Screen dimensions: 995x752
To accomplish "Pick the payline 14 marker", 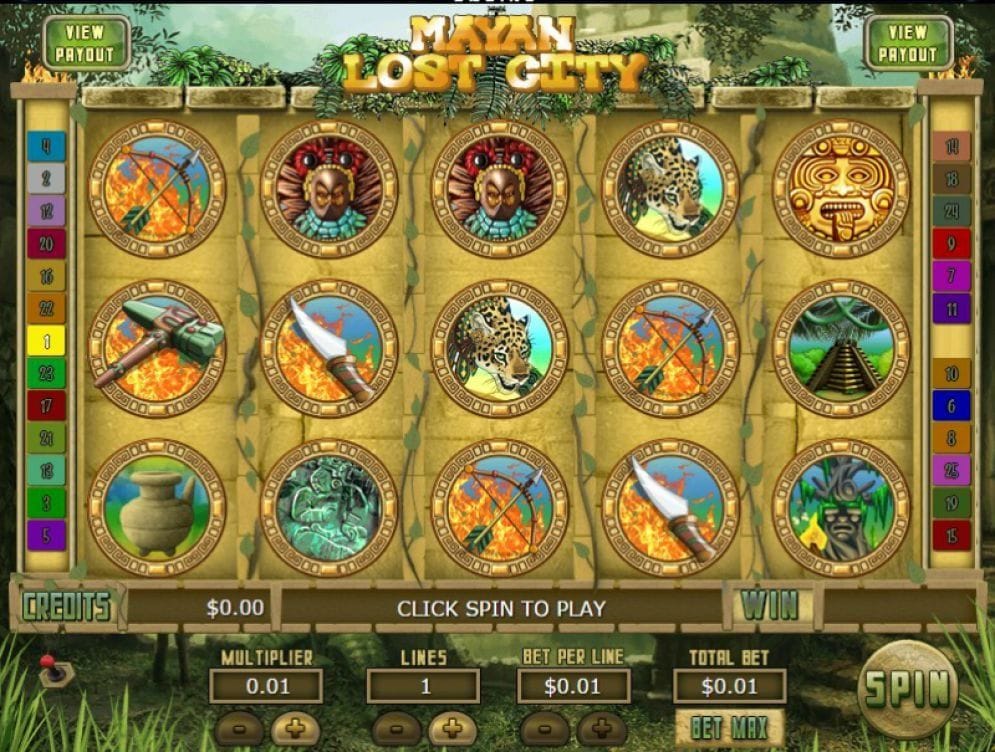I will 951,146.
